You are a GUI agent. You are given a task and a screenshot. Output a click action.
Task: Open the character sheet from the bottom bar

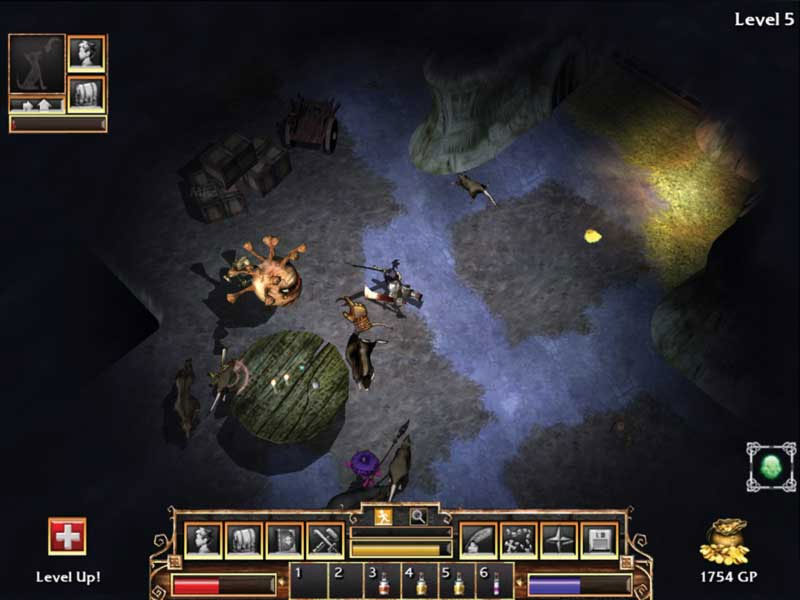203,540
